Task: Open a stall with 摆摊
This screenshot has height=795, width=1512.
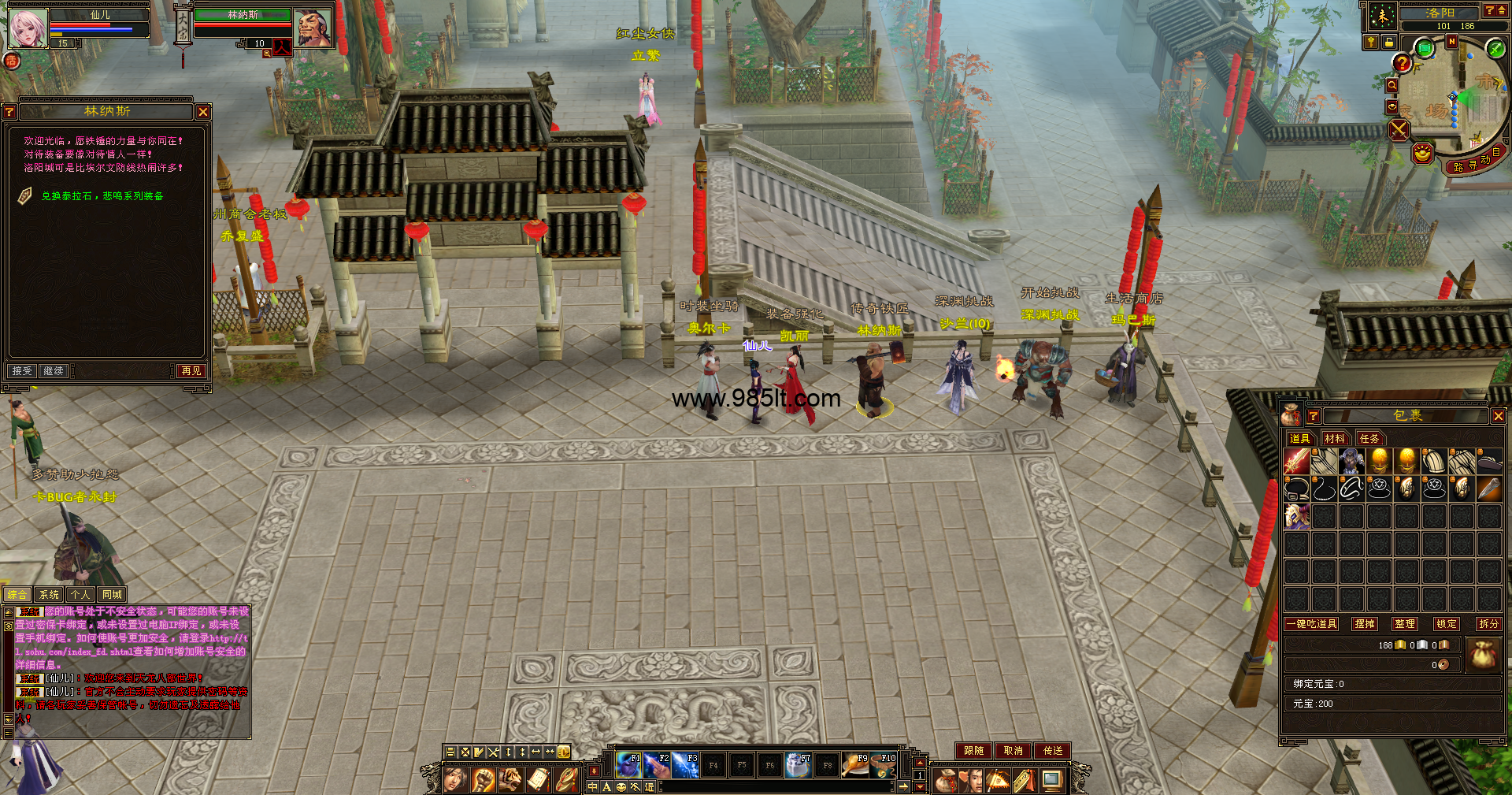Action: click(x=1364, y=624)
